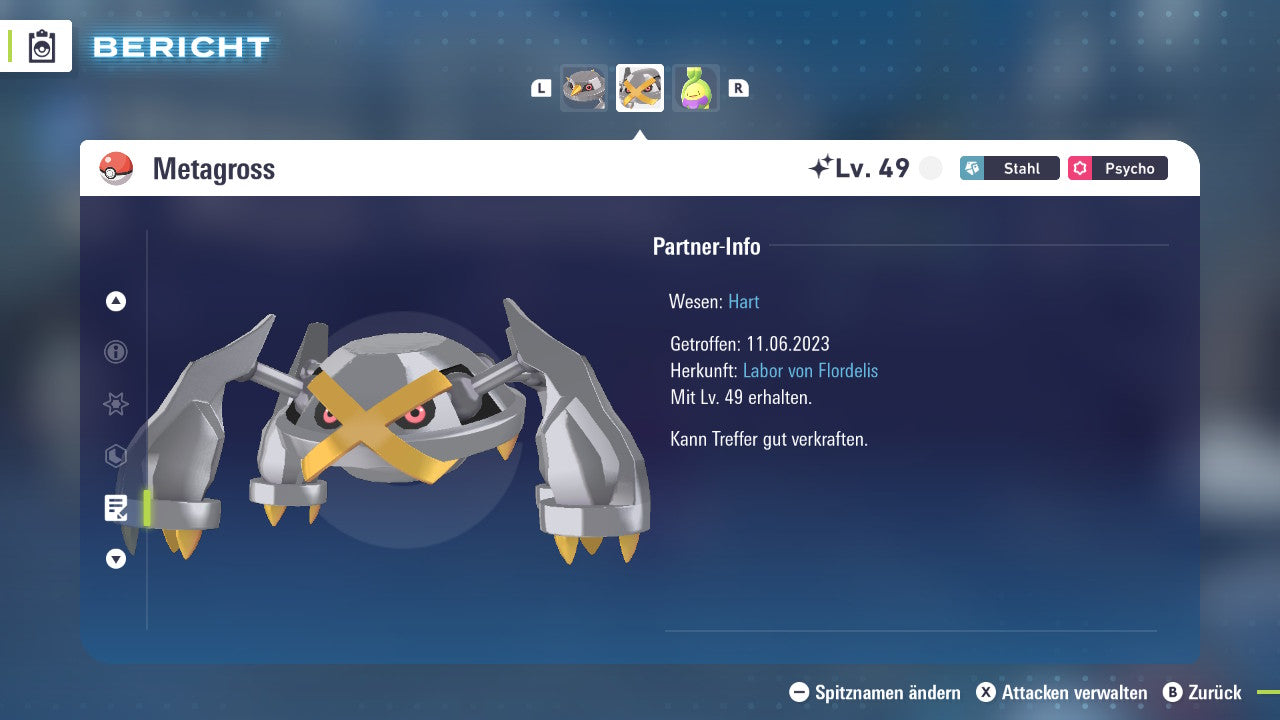Open the info page in the left sidebar
The image size is (1280, 720).
[x=115, y=352]
